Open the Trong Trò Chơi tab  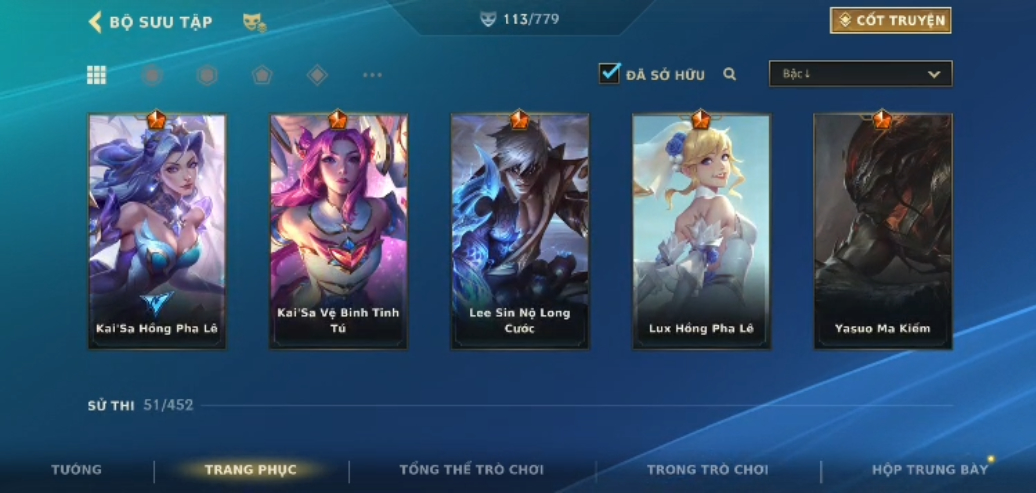707,470
